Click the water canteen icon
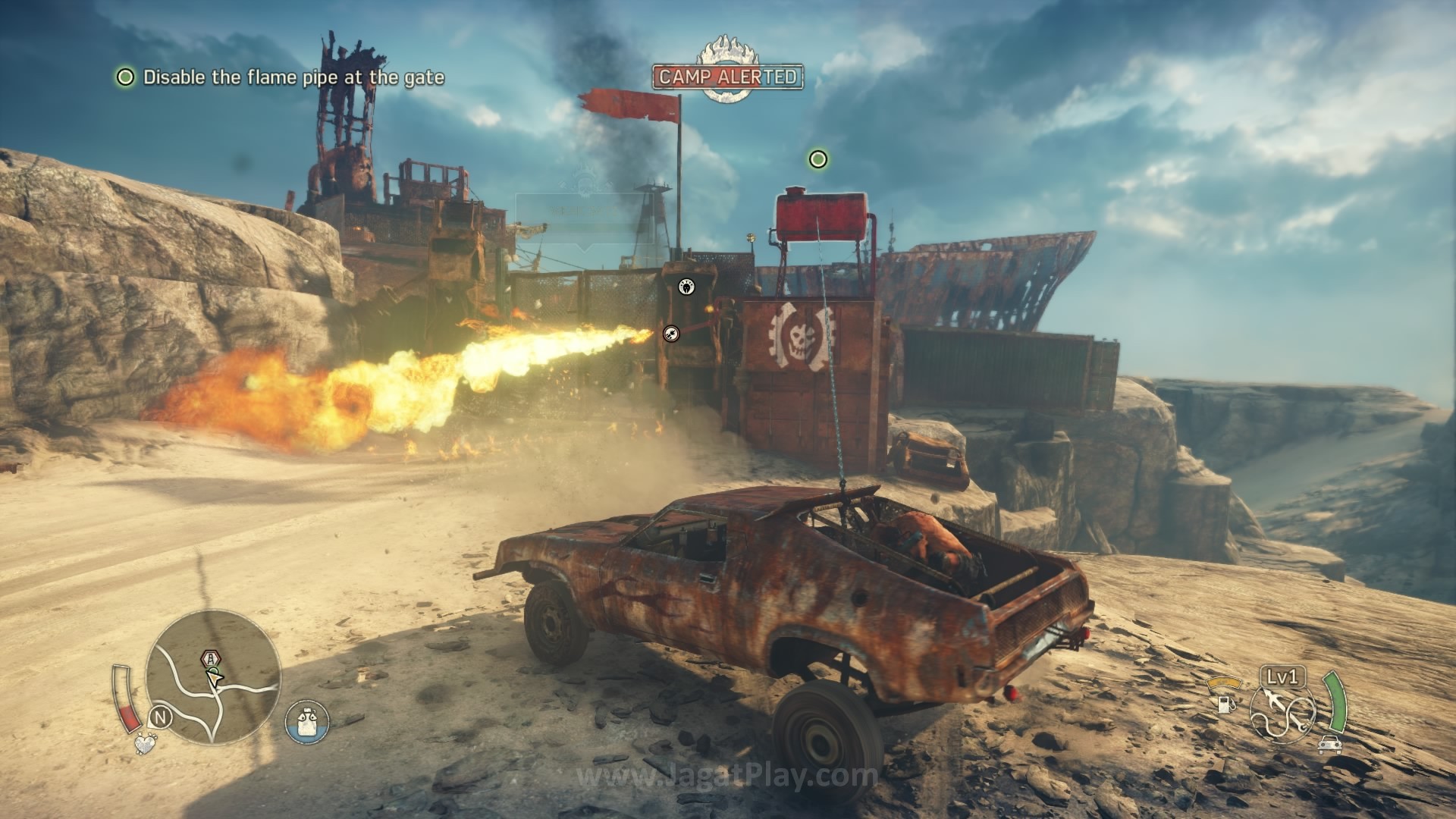 [307, 721]
